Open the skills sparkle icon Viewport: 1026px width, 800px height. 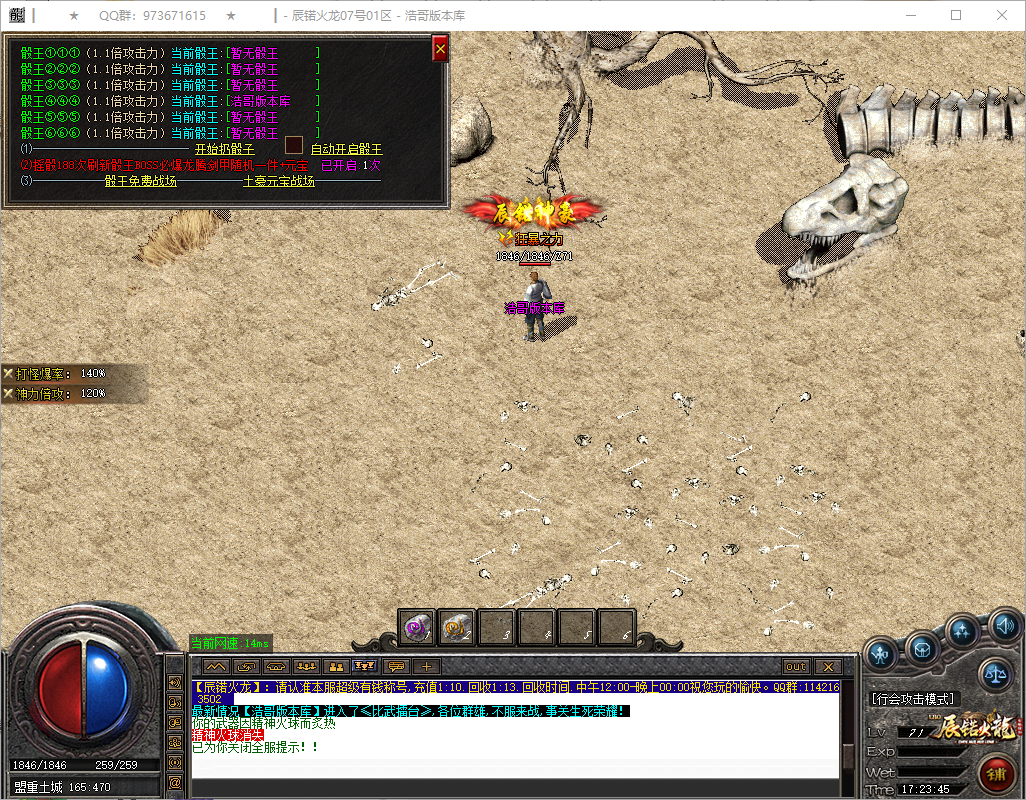[963, 631]
